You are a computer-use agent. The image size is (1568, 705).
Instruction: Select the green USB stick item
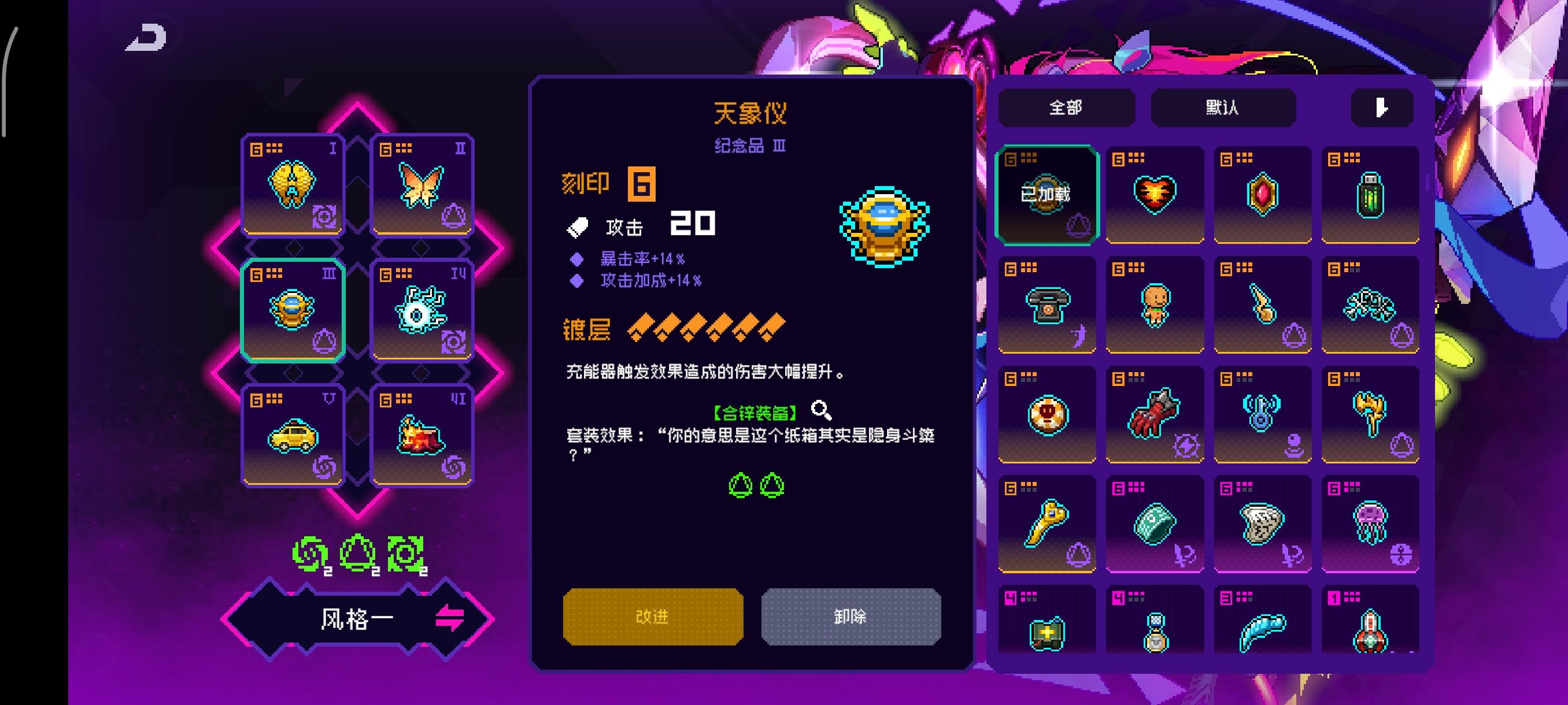click(1370, 194)
